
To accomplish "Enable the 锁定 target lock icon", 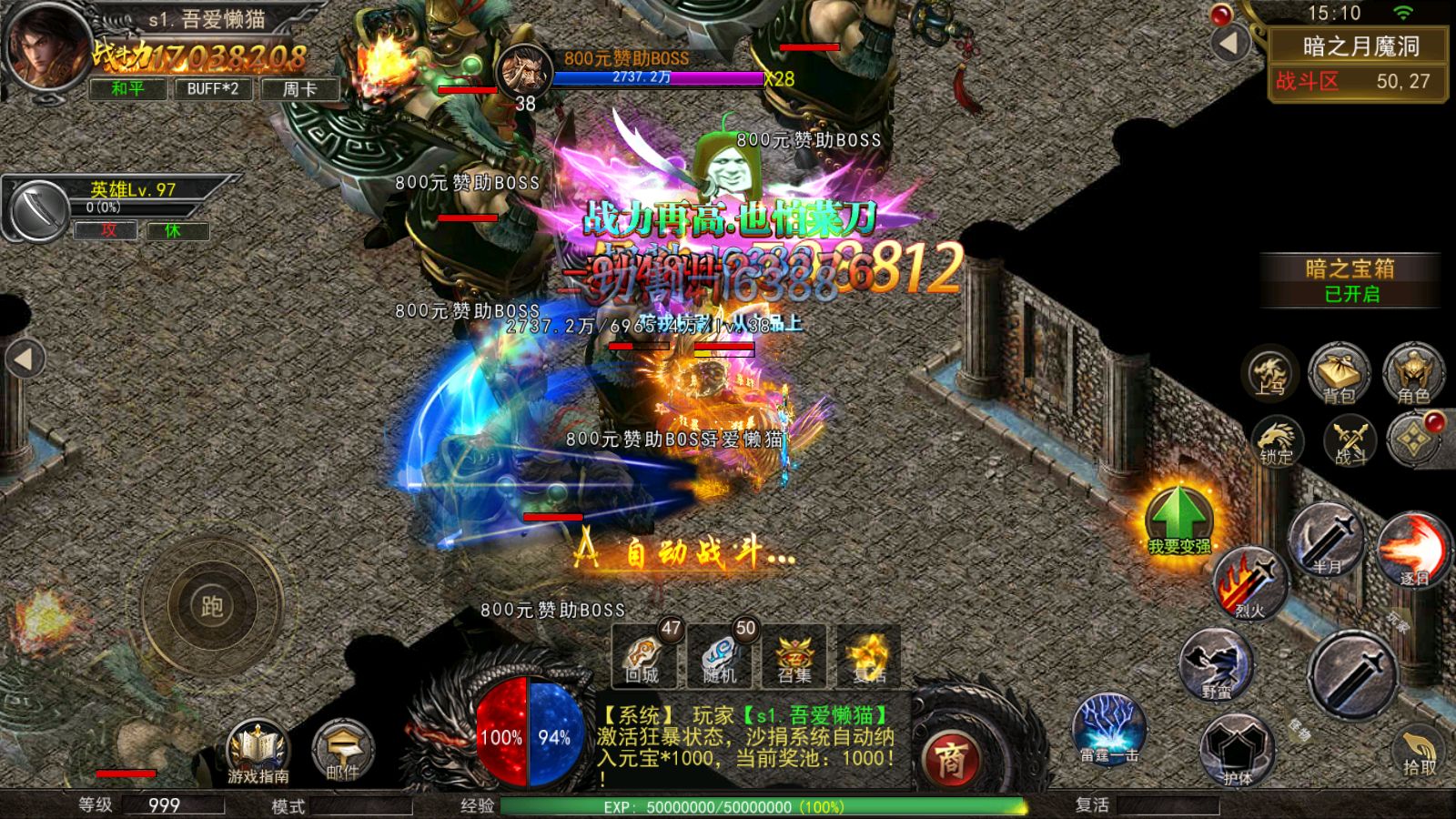I will (1279, 443).
